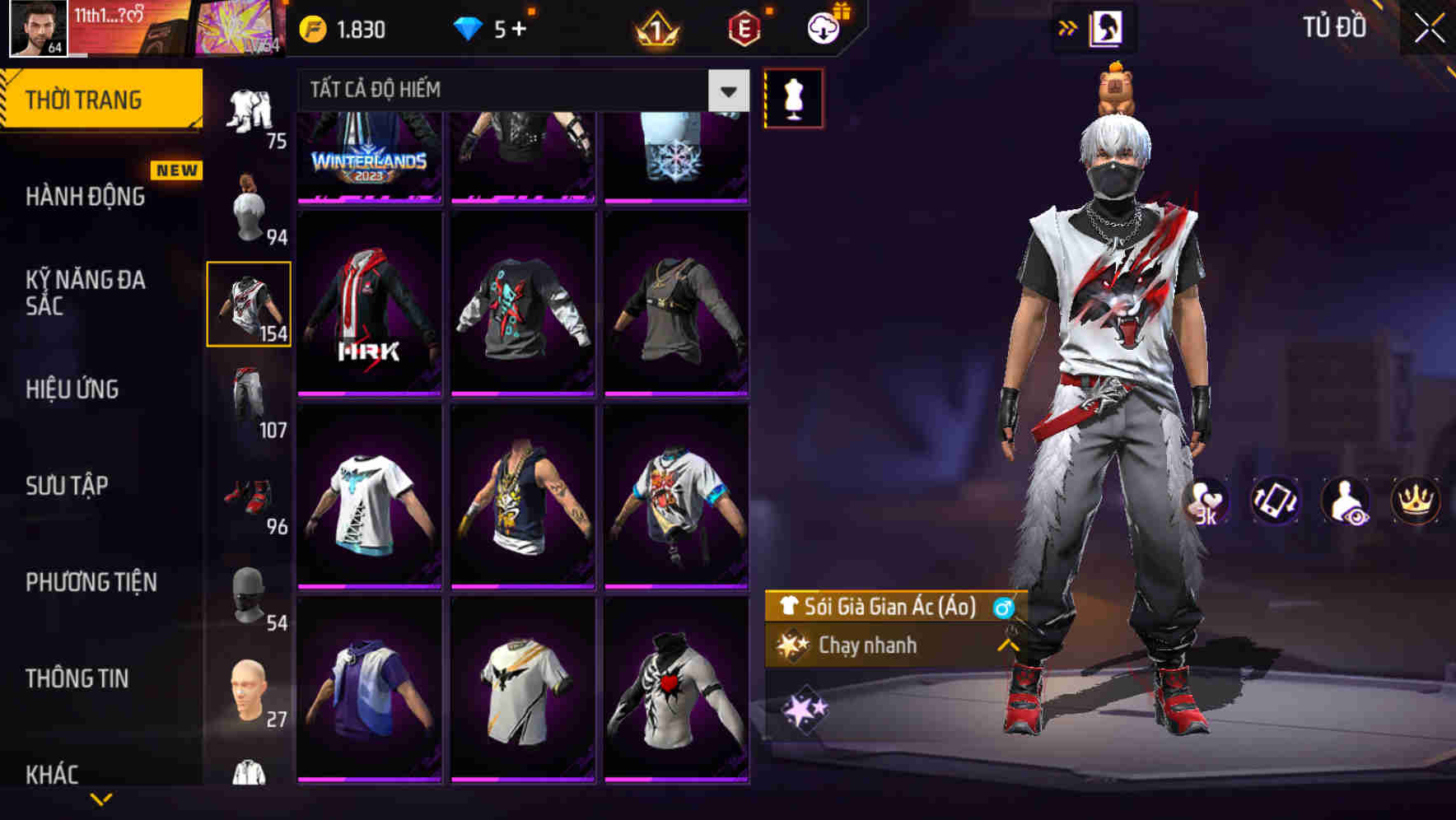Collapse the Chạy nhanh skill section chevron
Viewport: 1456px width, 820px height.
pos(1006,645)
